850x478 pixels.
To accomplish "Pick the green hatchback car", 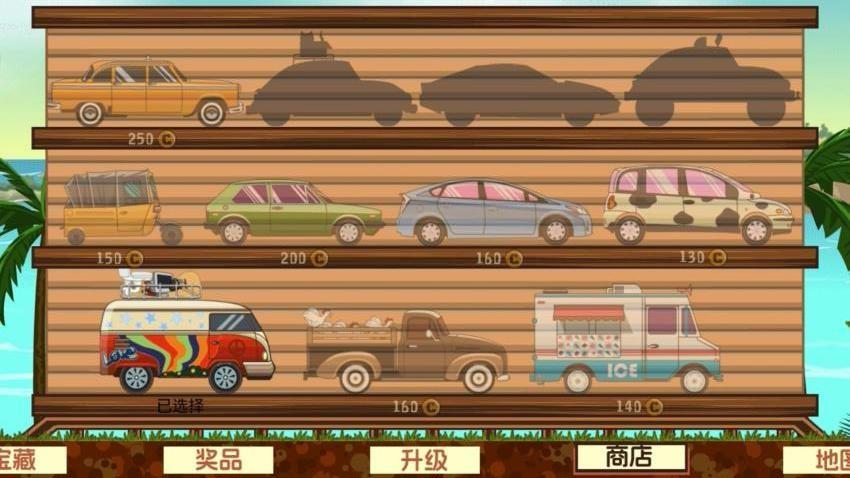I will click(x=293, y=210).
